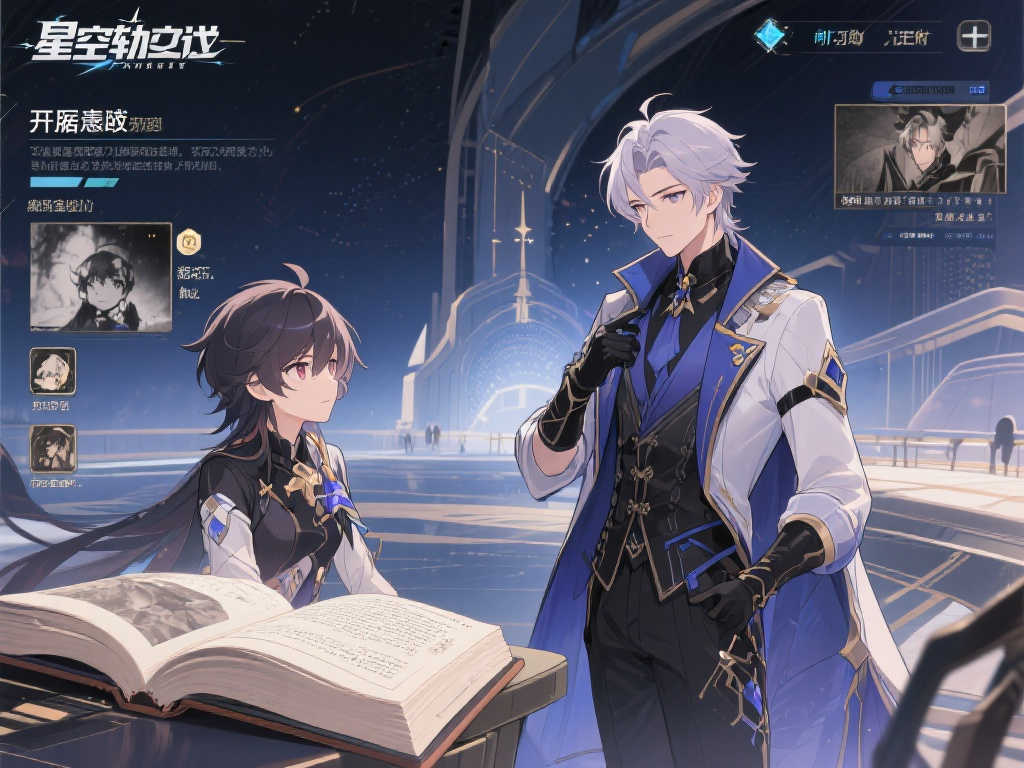
Task: Select the small light-haired character portrait icon
Action: coord(52,371)
